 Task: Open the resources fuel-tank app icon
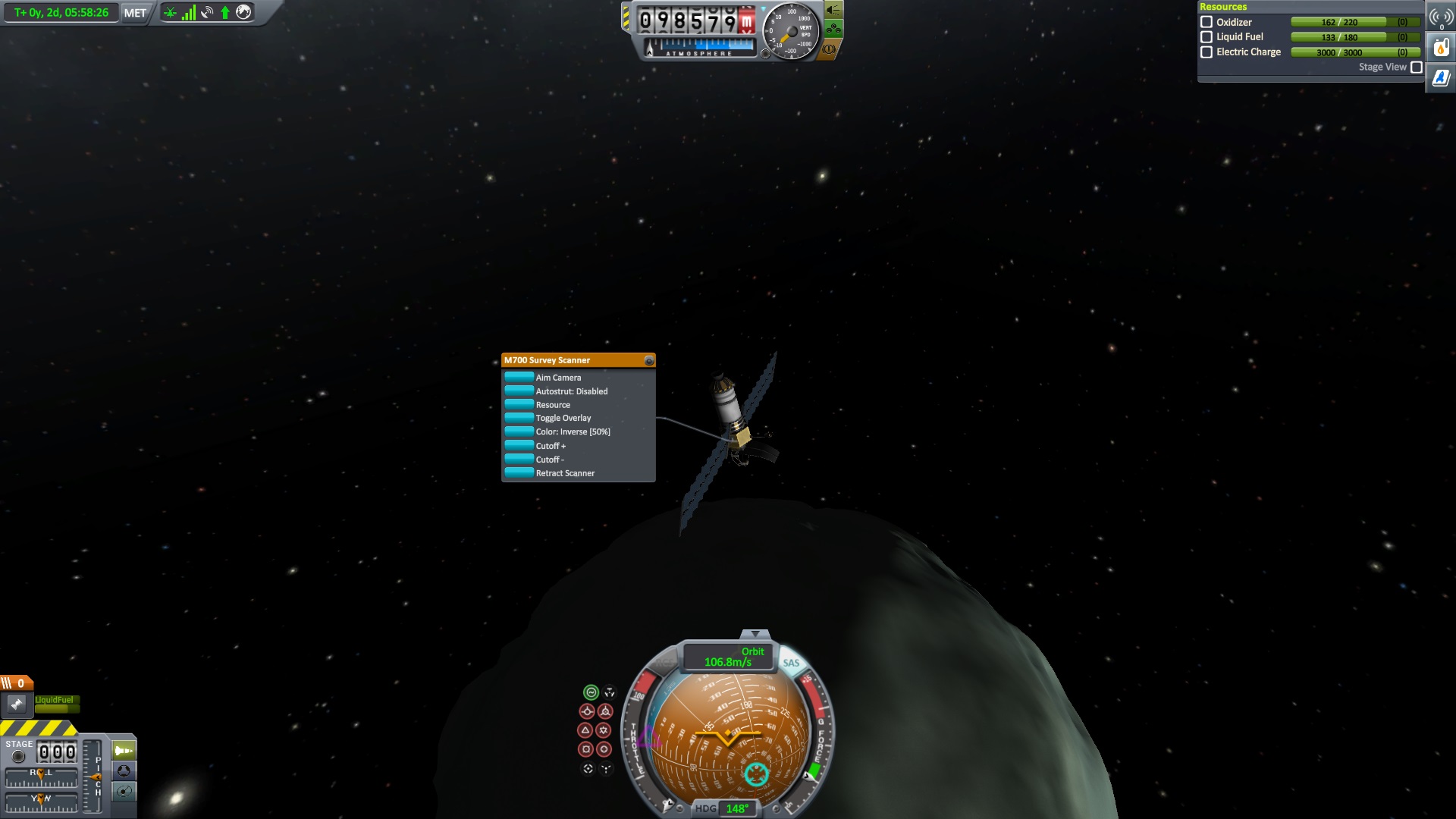point(1441,48)
